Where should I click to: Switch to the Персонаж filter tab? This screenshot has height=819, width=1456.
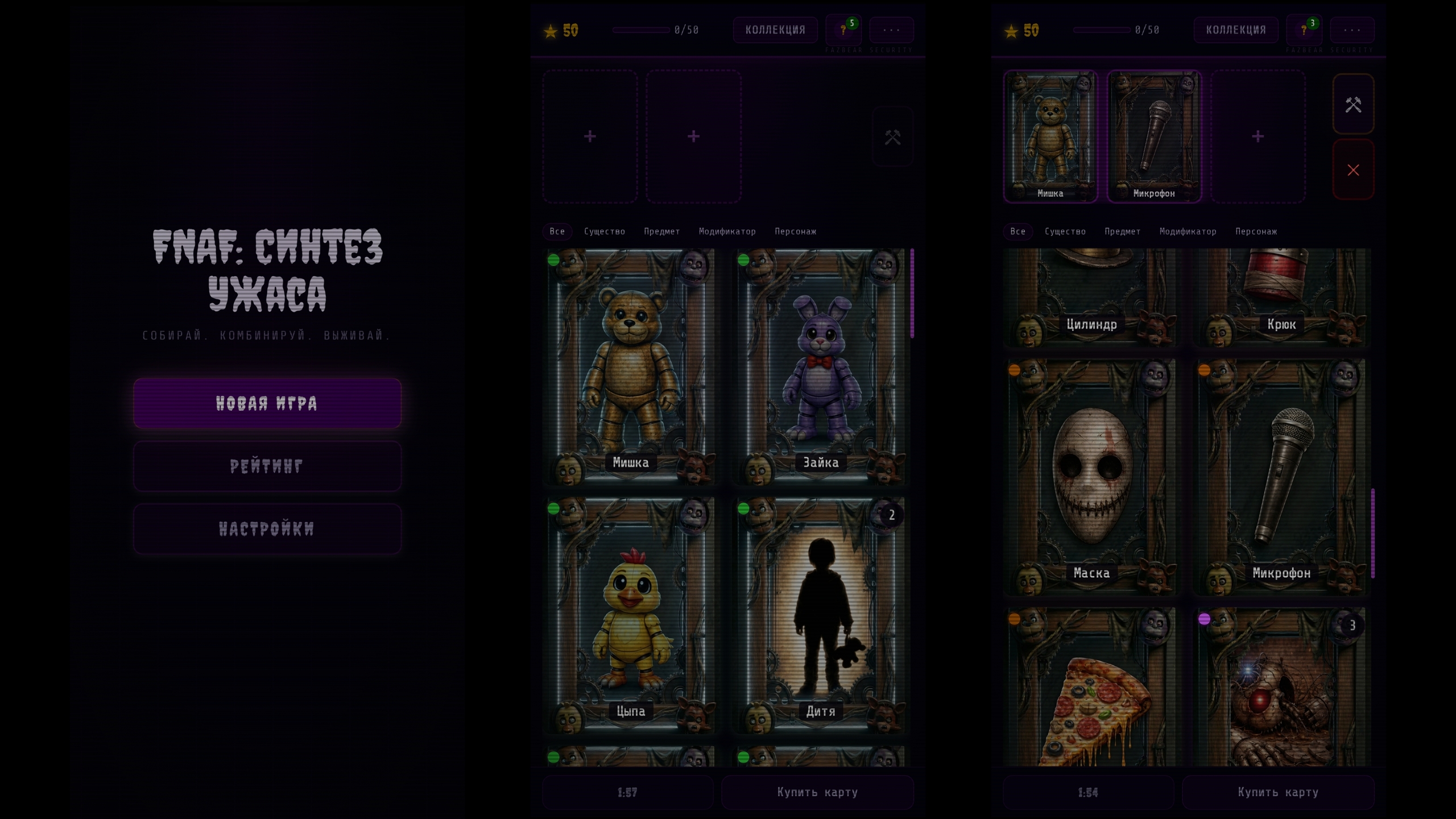point(795,231)
